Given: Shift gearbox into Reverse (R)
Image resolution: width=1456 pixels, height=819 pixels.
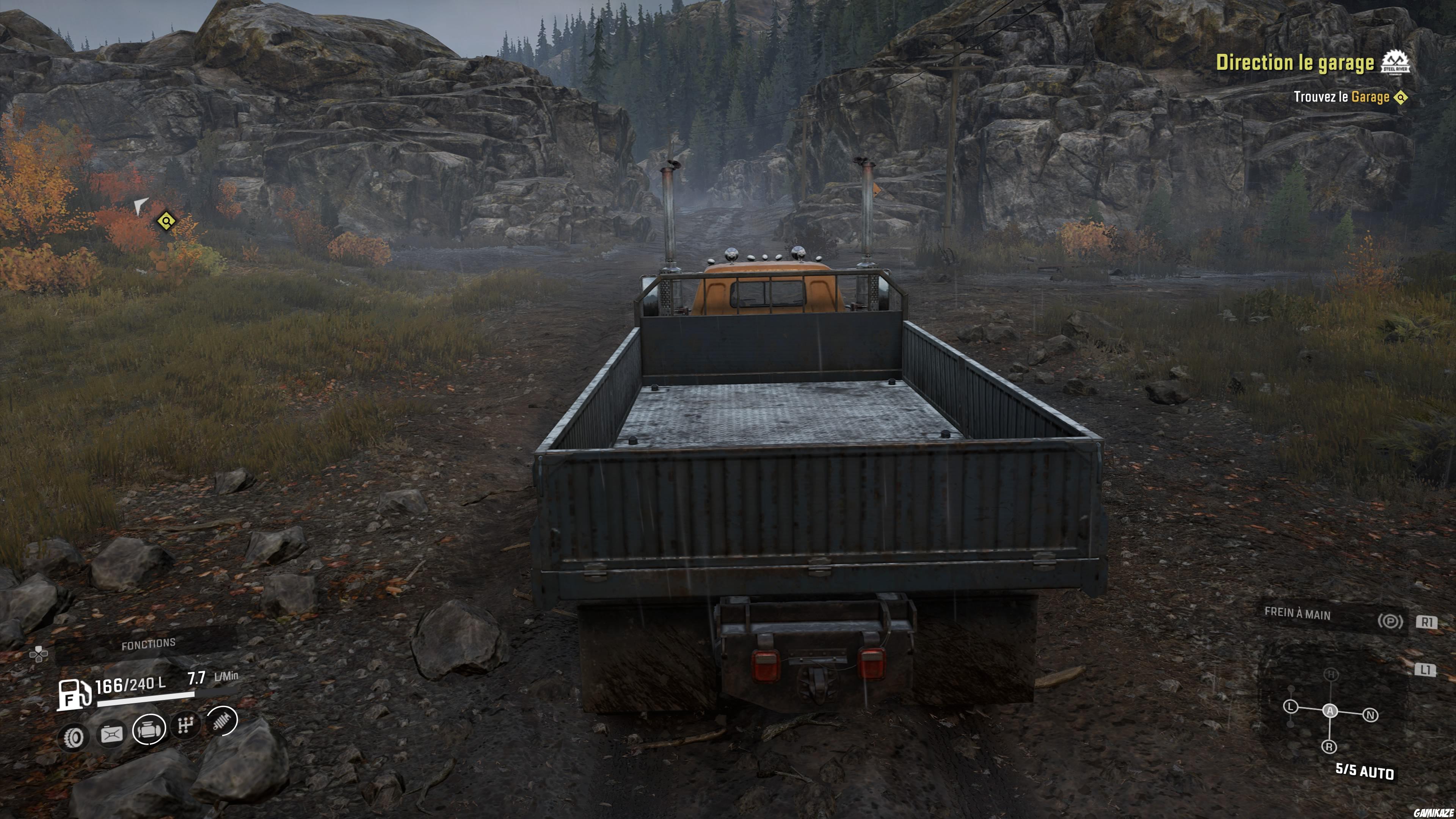Looking at the screenshot, I should [1329, 747].
